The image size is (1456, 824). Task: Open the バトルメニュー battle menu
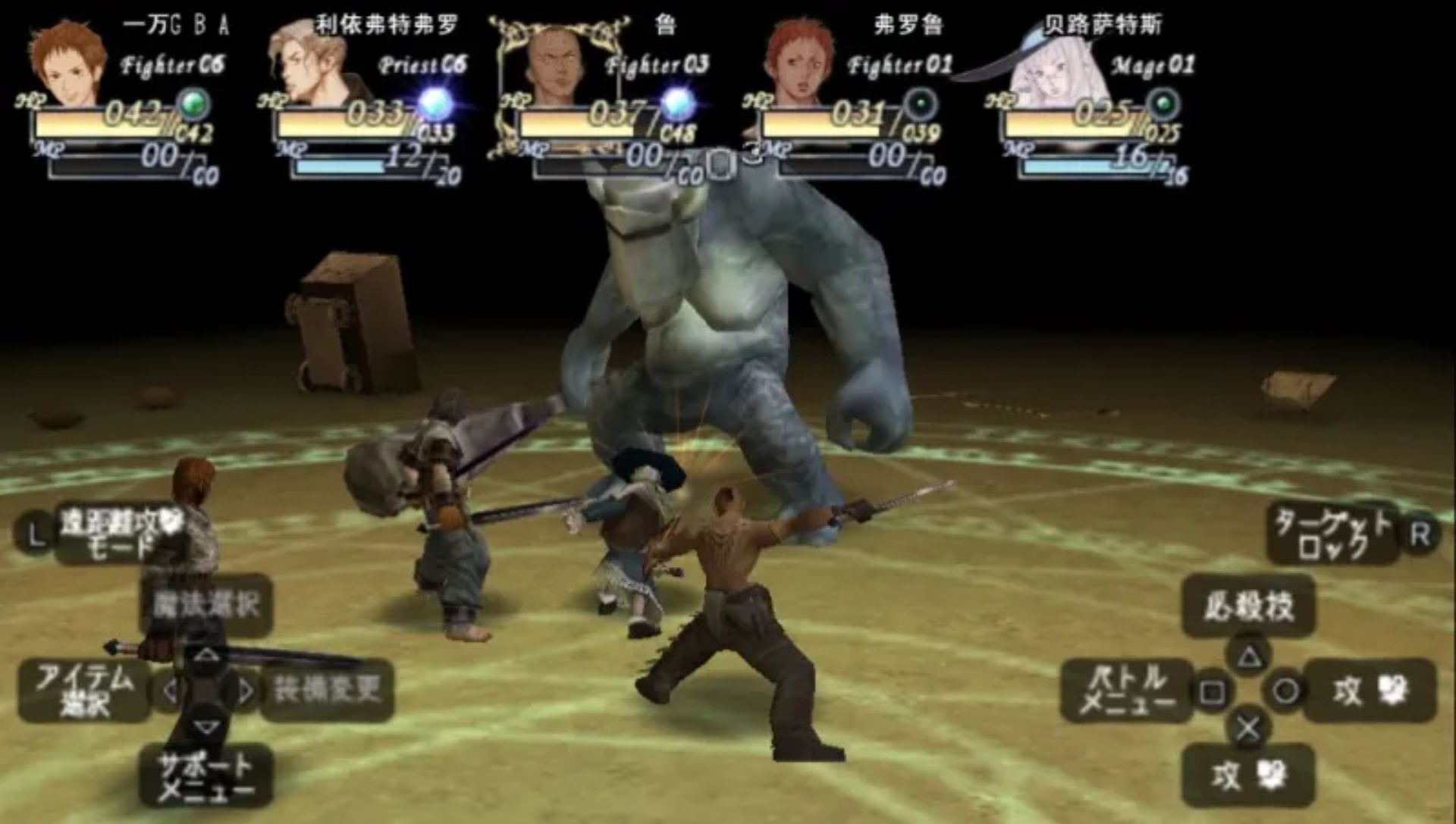click(1126, 690)
